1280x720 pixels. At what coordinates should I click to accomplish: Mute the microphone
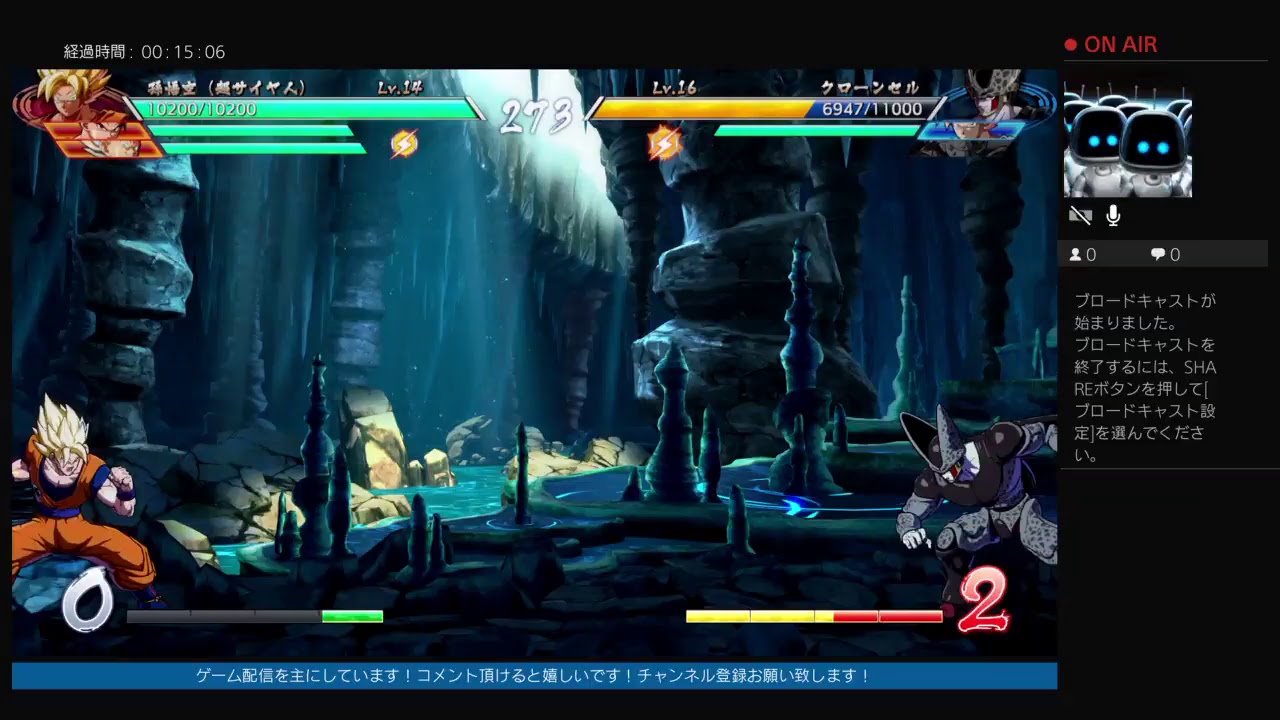tap(1113, 214)
